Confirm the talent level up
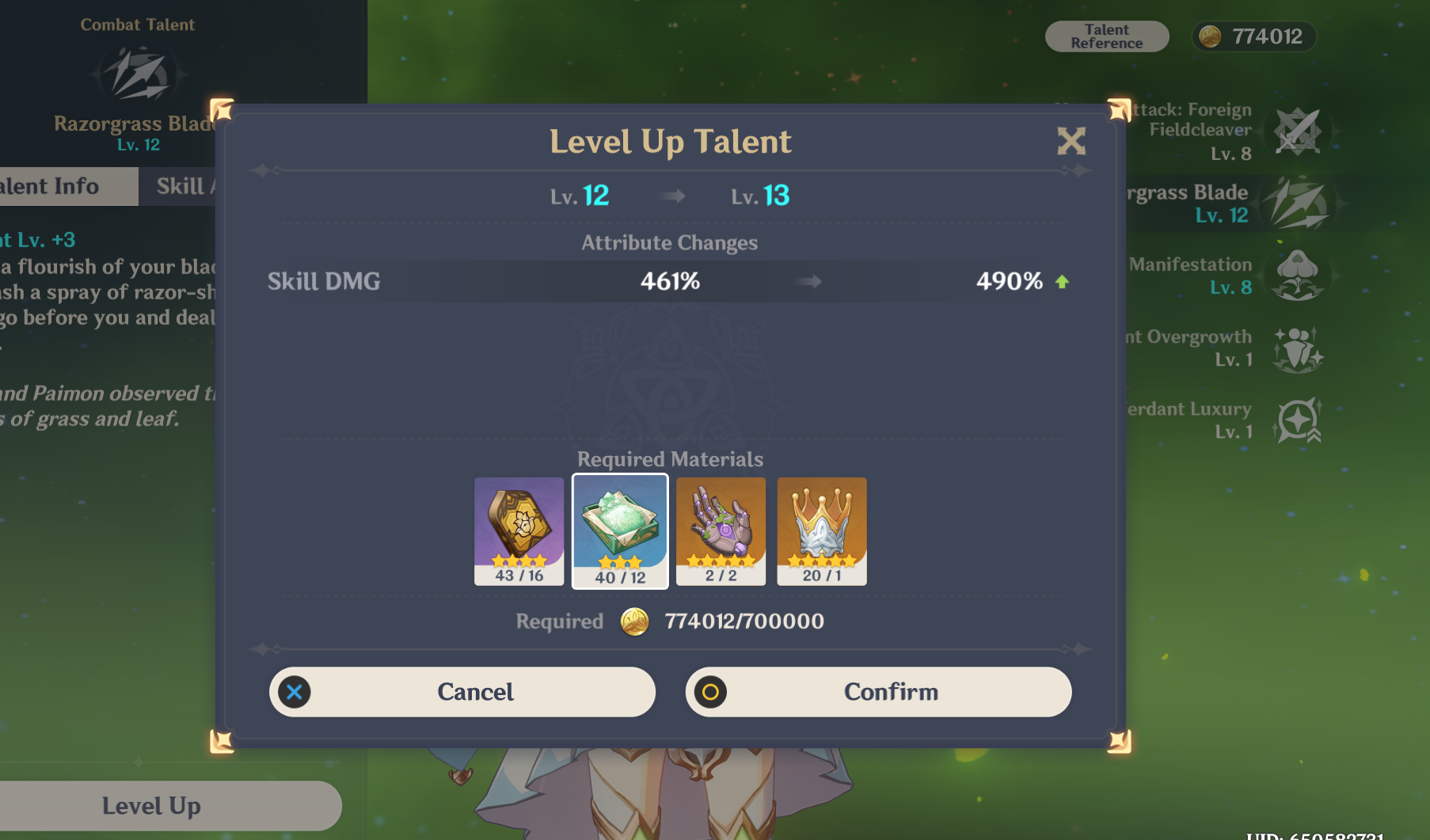1430x840 pixels. click(x=877, y=691)
